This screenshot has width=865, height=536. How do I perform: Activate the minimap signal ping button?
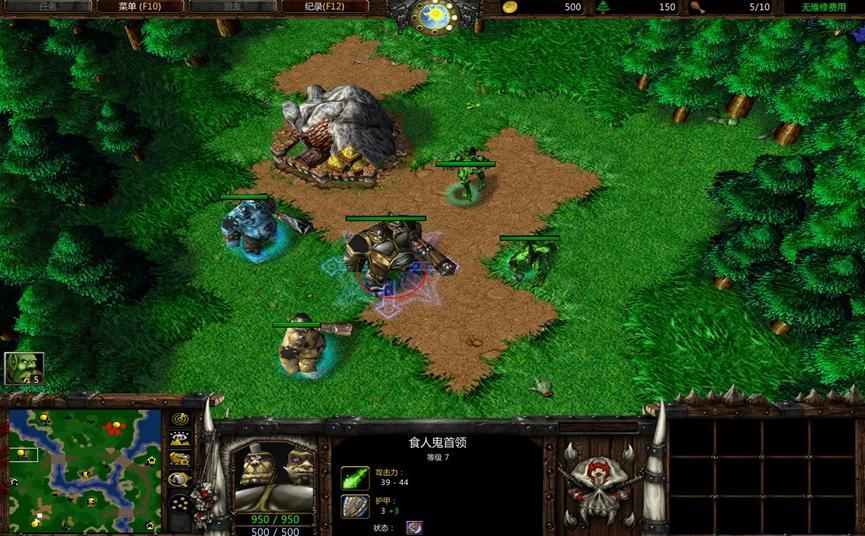pos(180,419)
